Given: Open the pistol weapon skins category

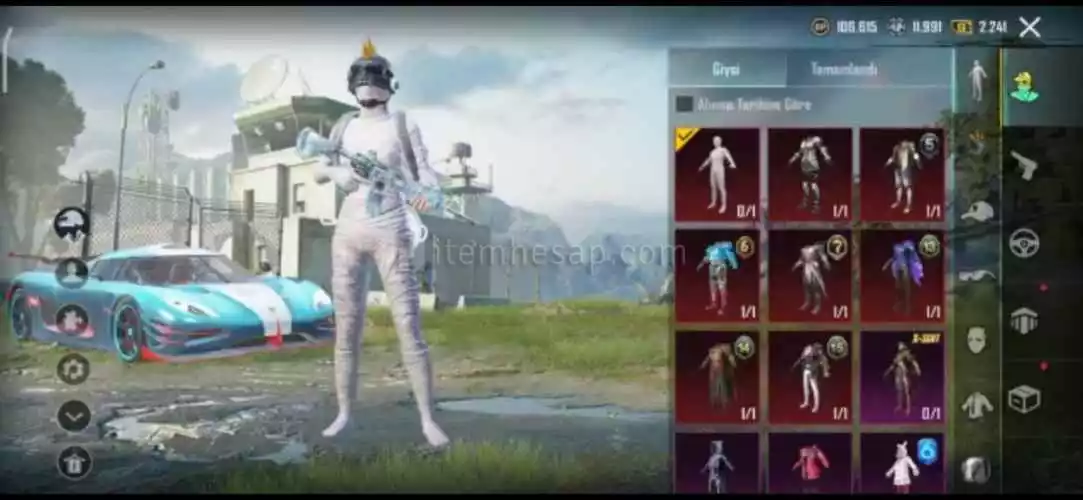Looking at the screenshot, I should coord(1023,165).
